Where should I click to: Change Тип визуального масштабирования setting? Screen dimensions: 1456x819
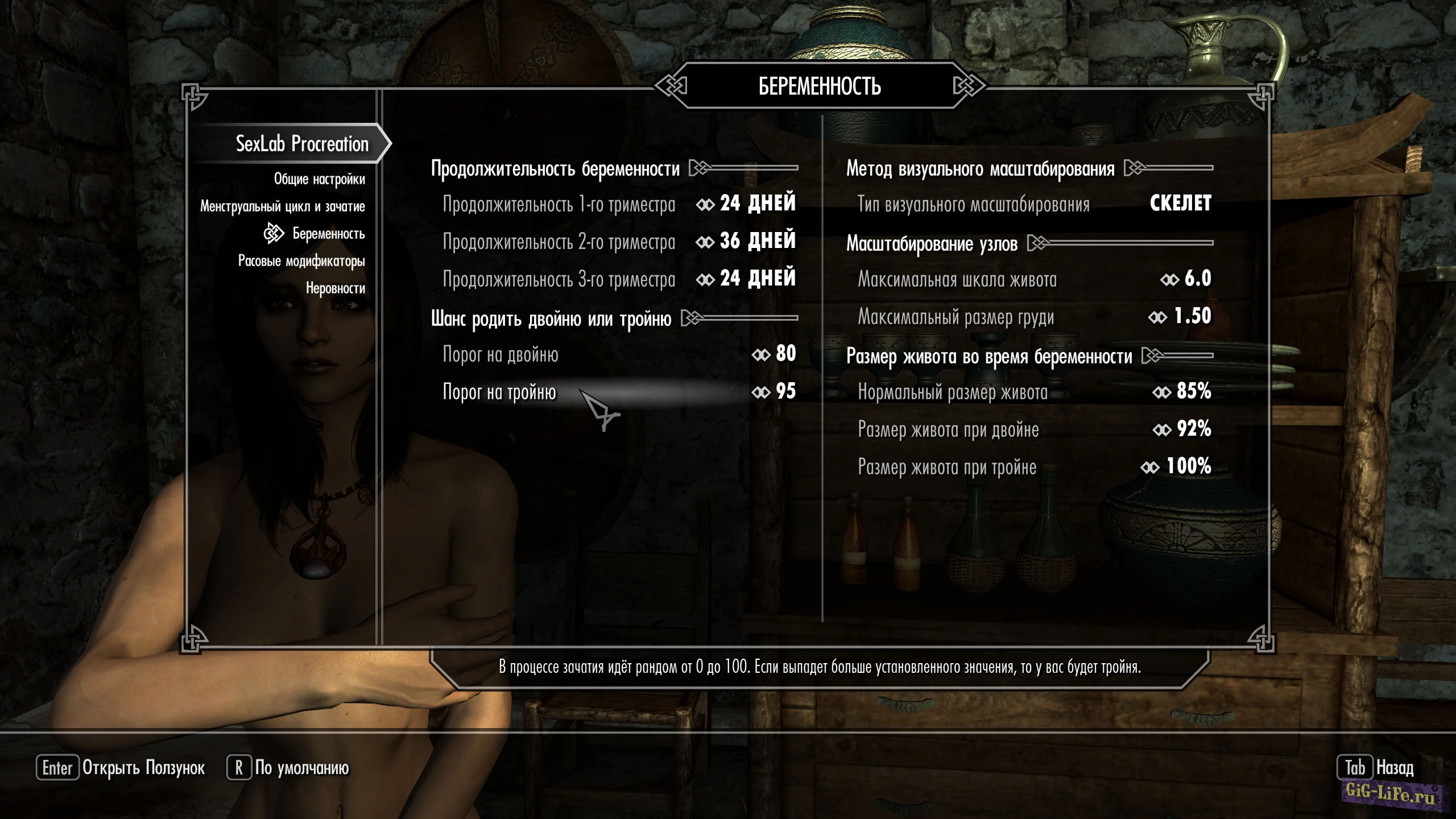click(x=1034, y=204)
